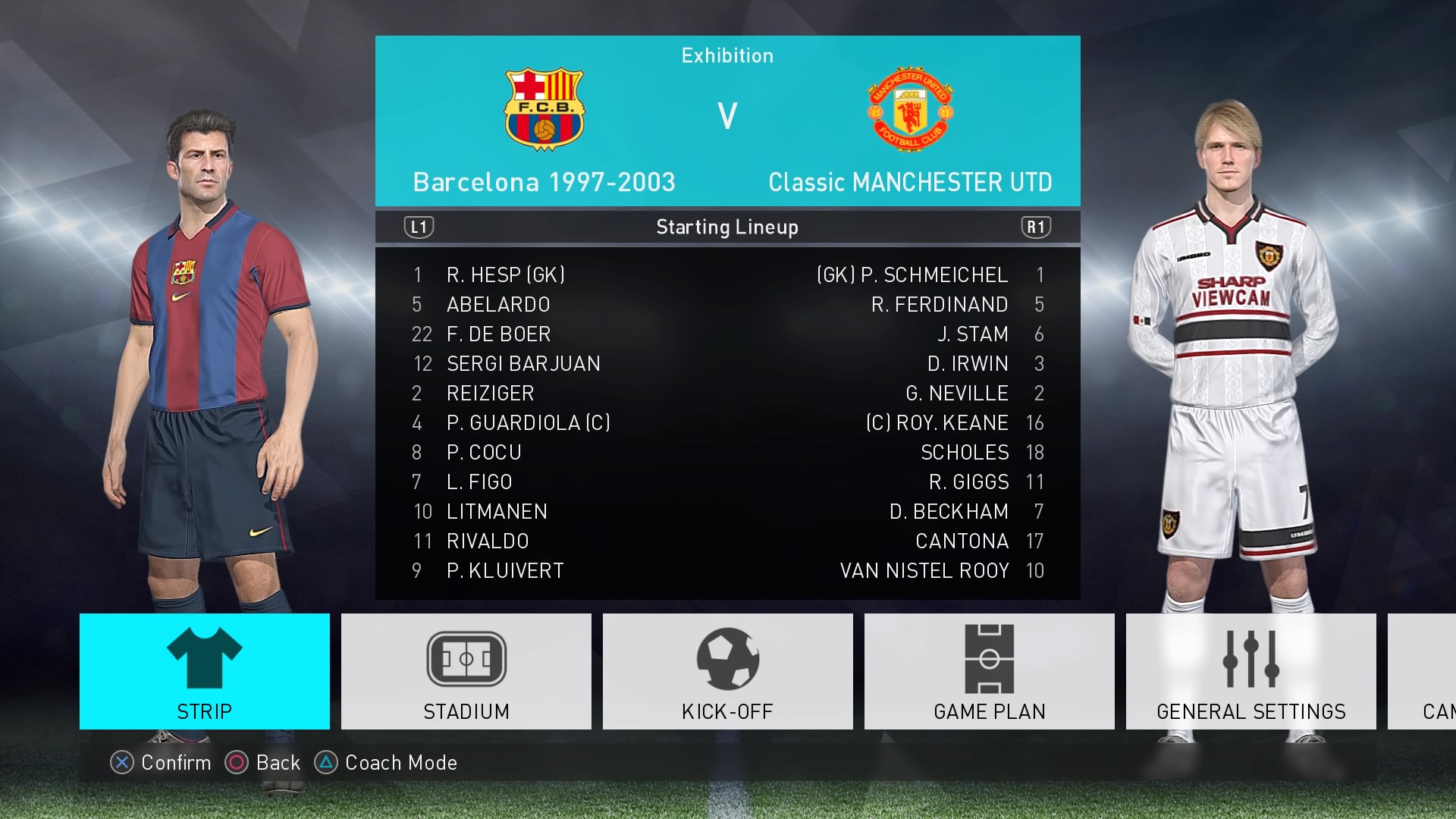Click the circle Back button icon
This screenshot has width=1456, height=819.
(x=237, y=763)
